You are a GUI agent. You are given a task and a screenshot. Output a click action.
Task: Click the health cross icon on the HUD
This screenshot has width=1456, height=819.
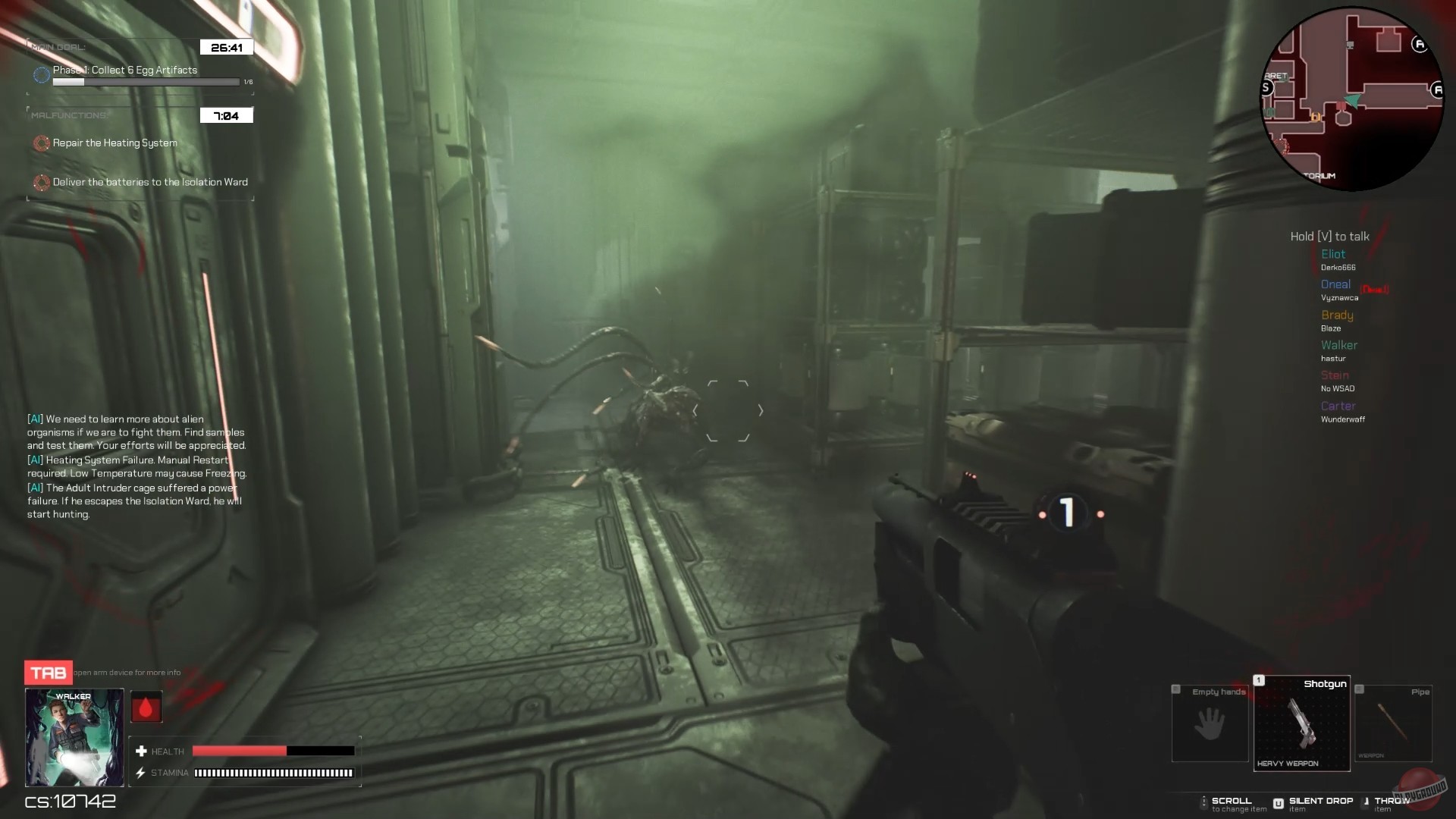pos(141,751)
